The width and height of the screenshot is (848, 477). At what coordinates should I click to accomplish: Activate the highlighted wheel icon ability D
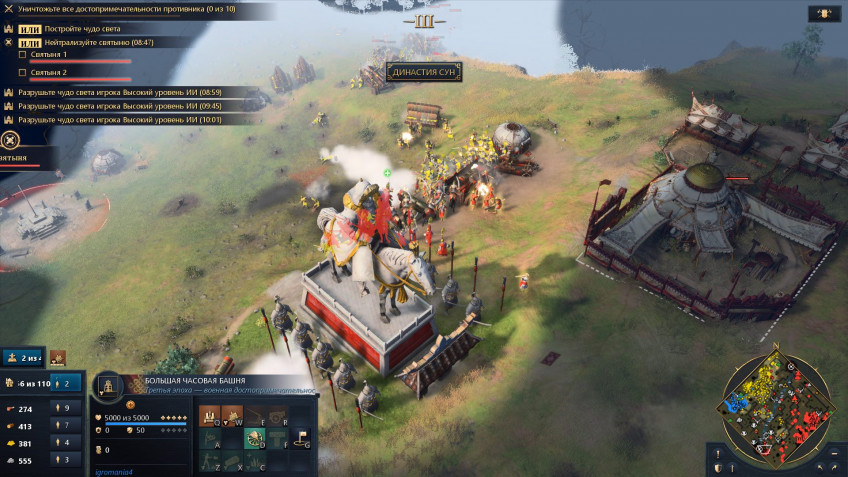coord(254,437)
